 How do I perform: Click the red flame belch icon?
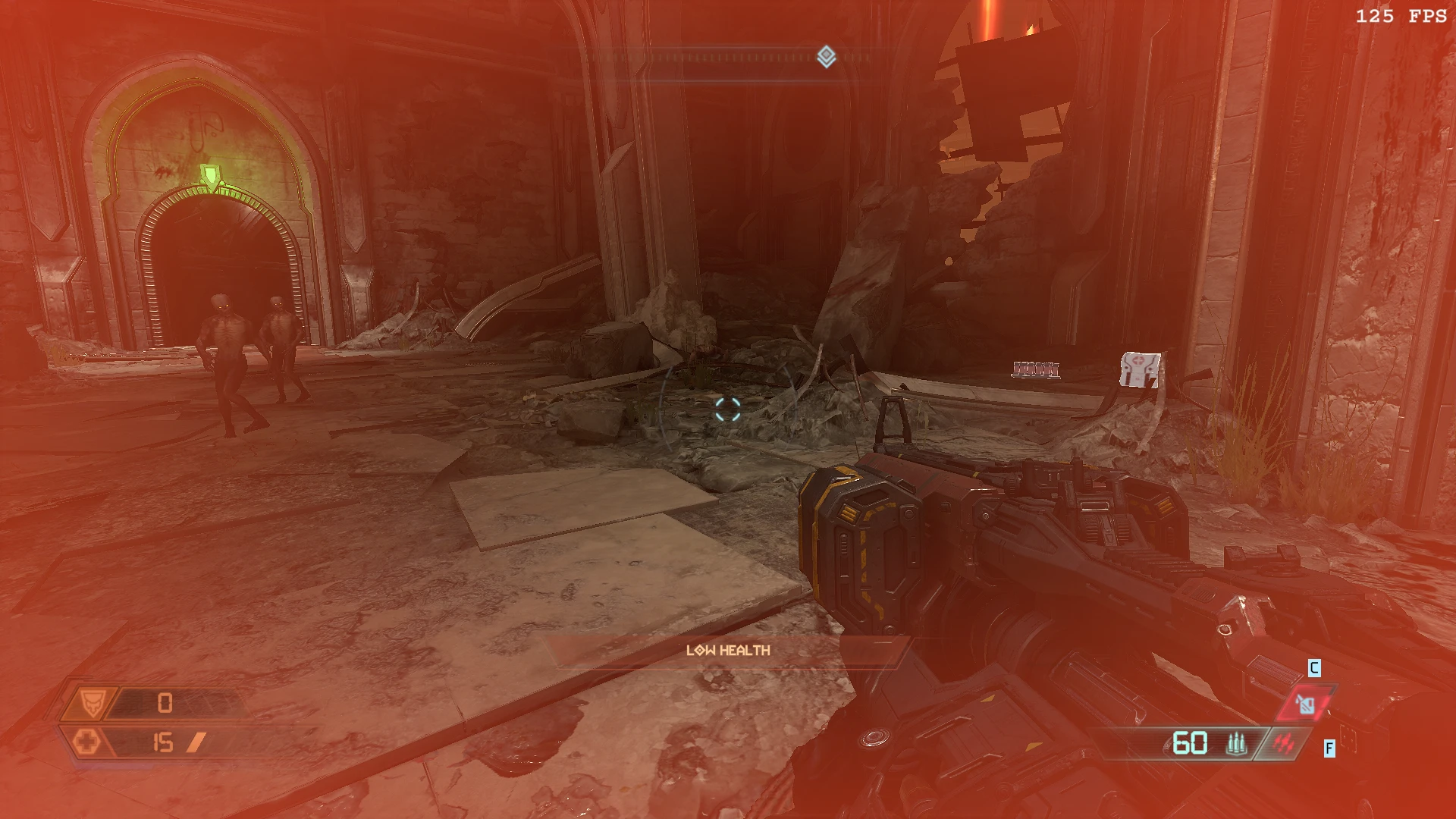tap(1283, 744)
